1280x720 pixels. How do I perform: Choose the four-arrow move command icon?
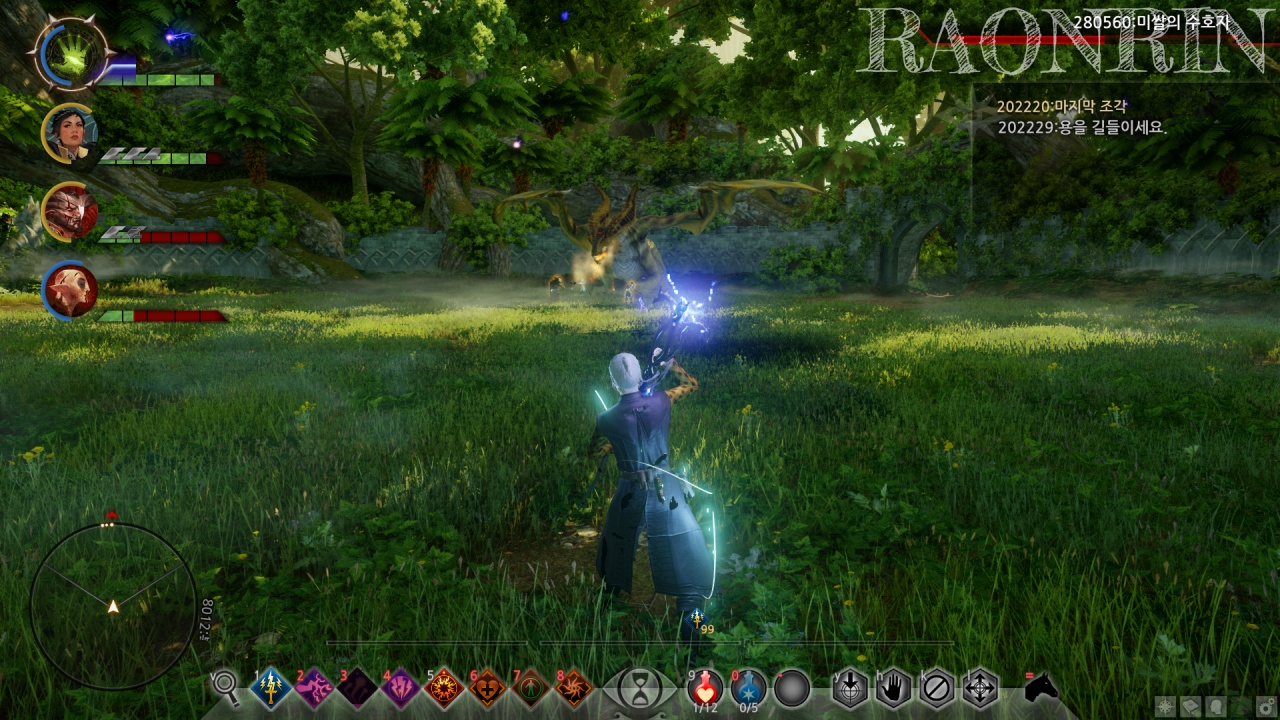[980, 688]
